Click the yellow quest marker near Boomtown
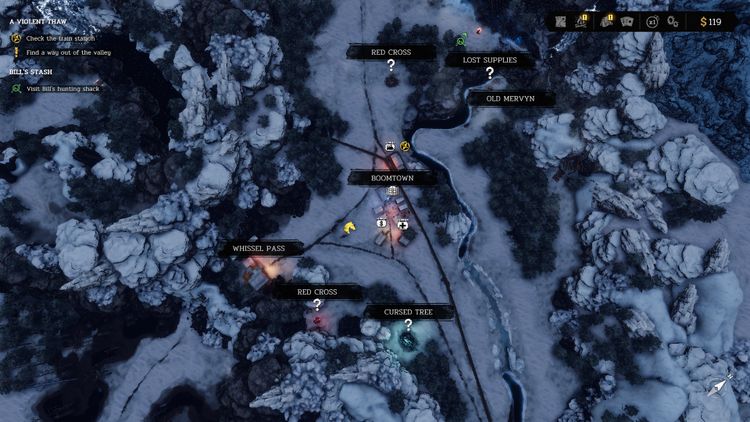The image size is (750, 422). (x=406, y=146)
